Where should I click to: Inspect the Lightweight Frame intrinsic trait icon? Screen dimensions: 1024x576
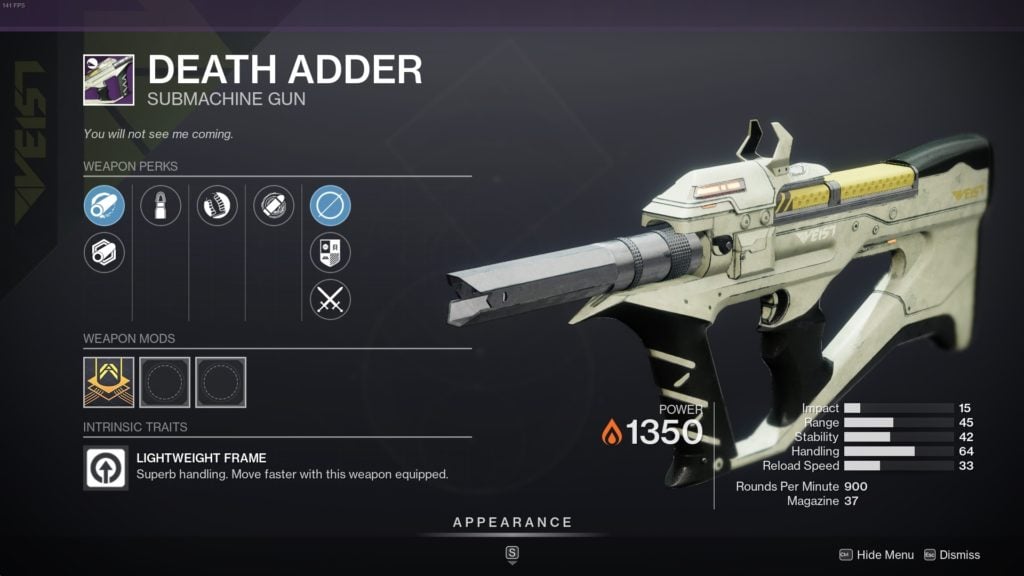point(107,467)
